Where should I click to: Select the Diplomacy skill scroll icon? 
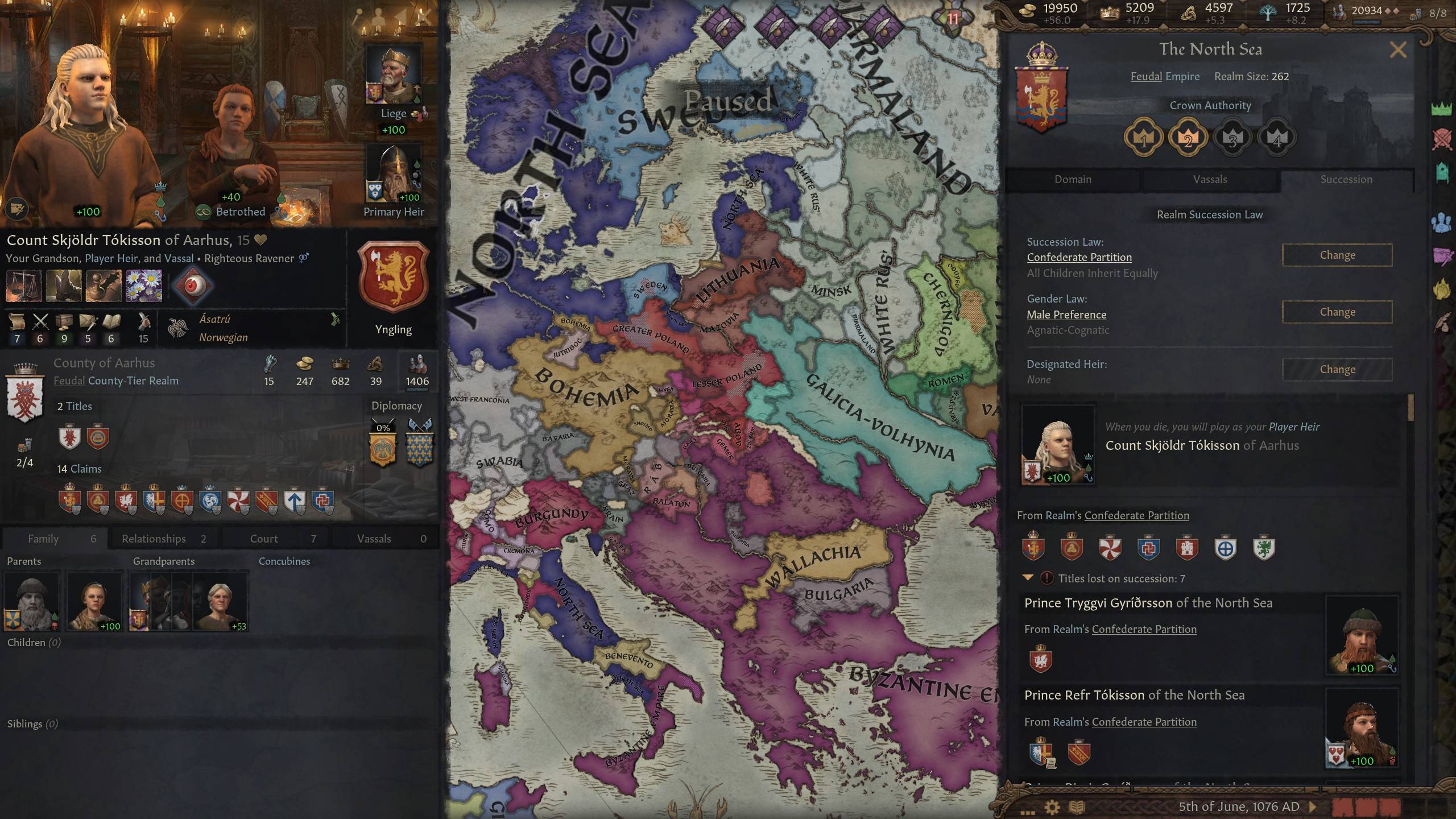[18, 322]
